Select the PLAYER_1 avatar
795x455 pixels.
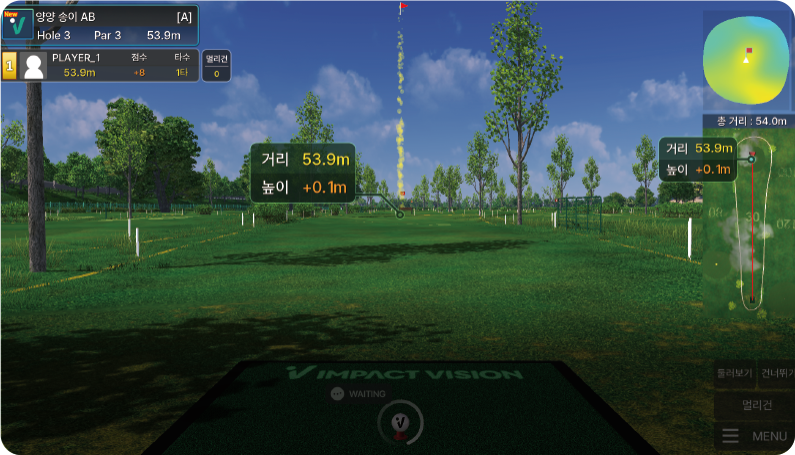[x=34, y=66]
